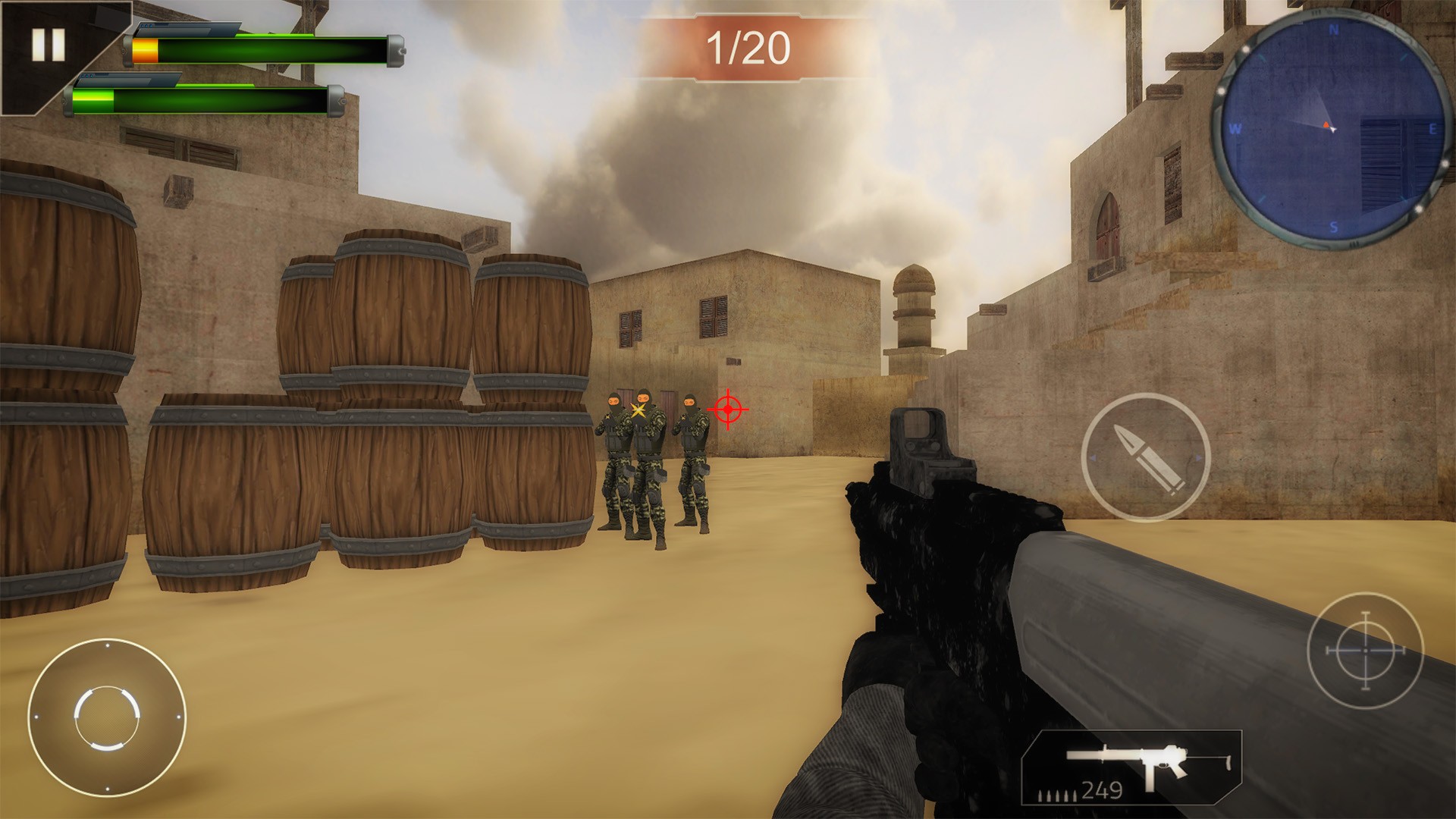The height and width of the screenshot is (819, 1456).
Task: Click the virtual movement joystick
Action: [107, 717]
